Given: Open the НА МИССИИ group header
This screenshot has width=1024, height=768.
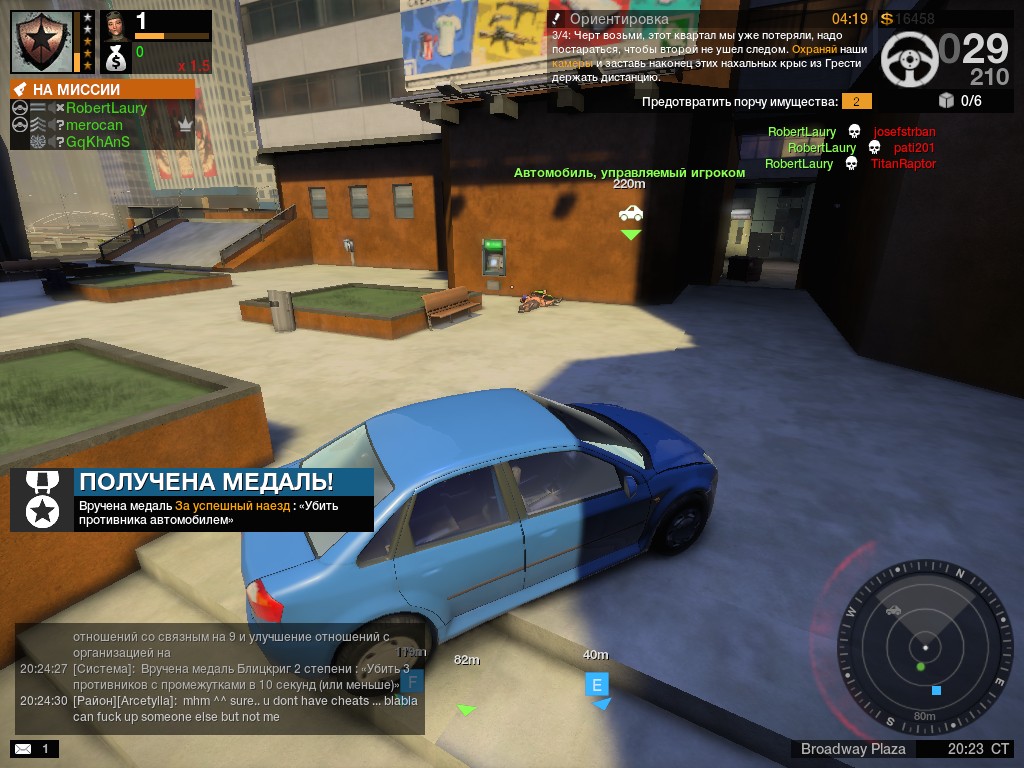Looking at the screenshot, I should pos(103,89).
